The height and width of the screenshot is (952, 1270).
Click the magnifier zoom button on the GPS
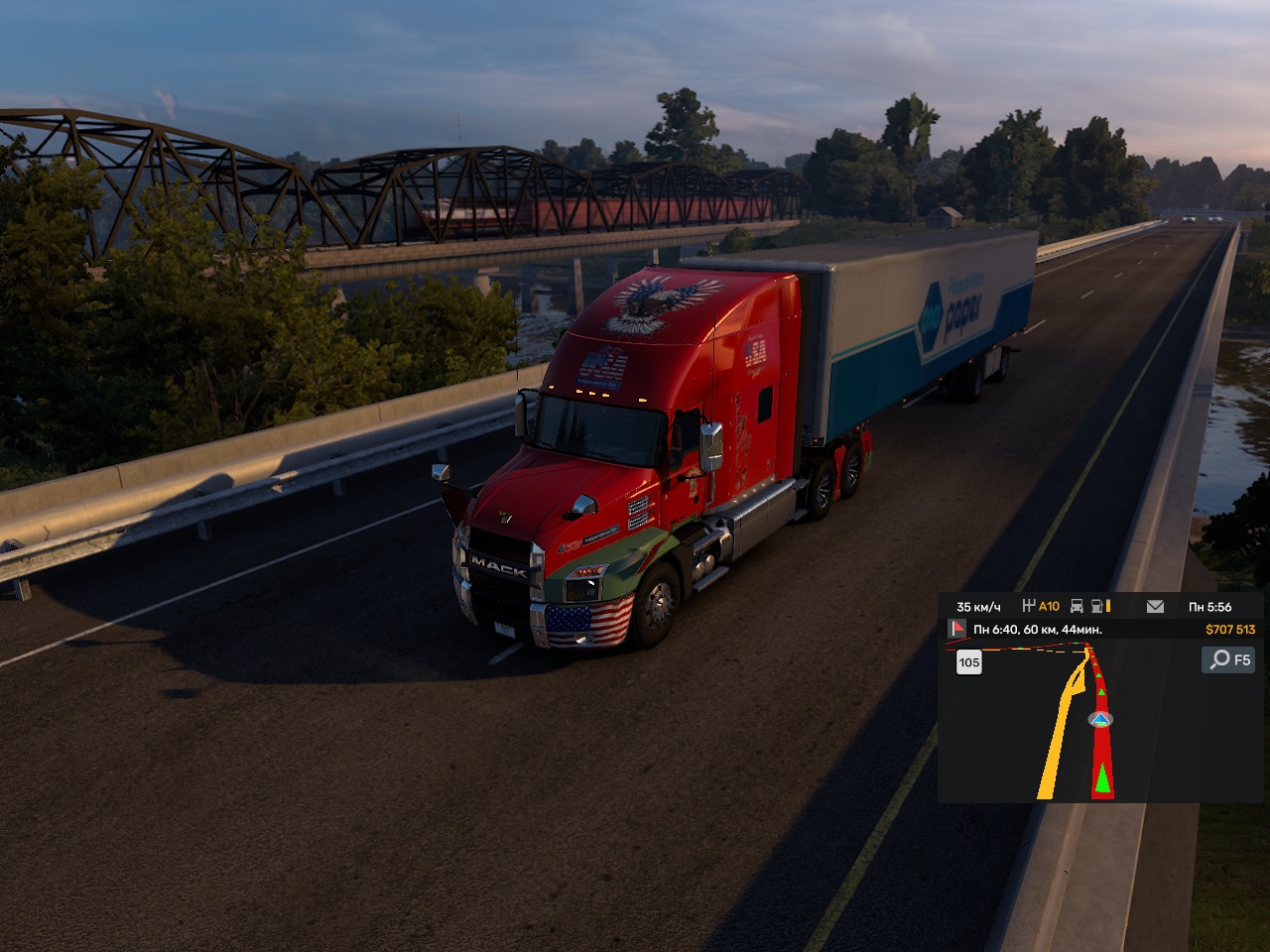coord(1227,659)
